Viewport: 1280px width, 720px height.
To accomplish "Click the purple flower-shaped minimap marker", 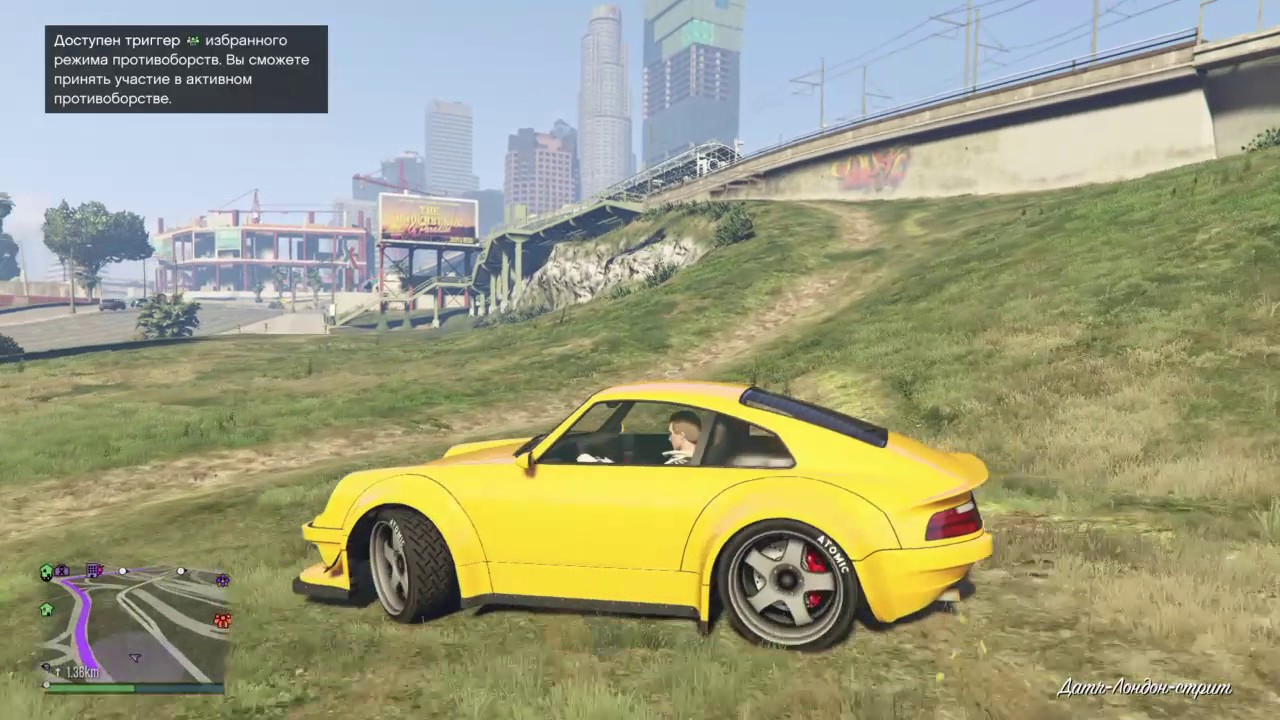I will pyautogui.click(x=222, y=580).
